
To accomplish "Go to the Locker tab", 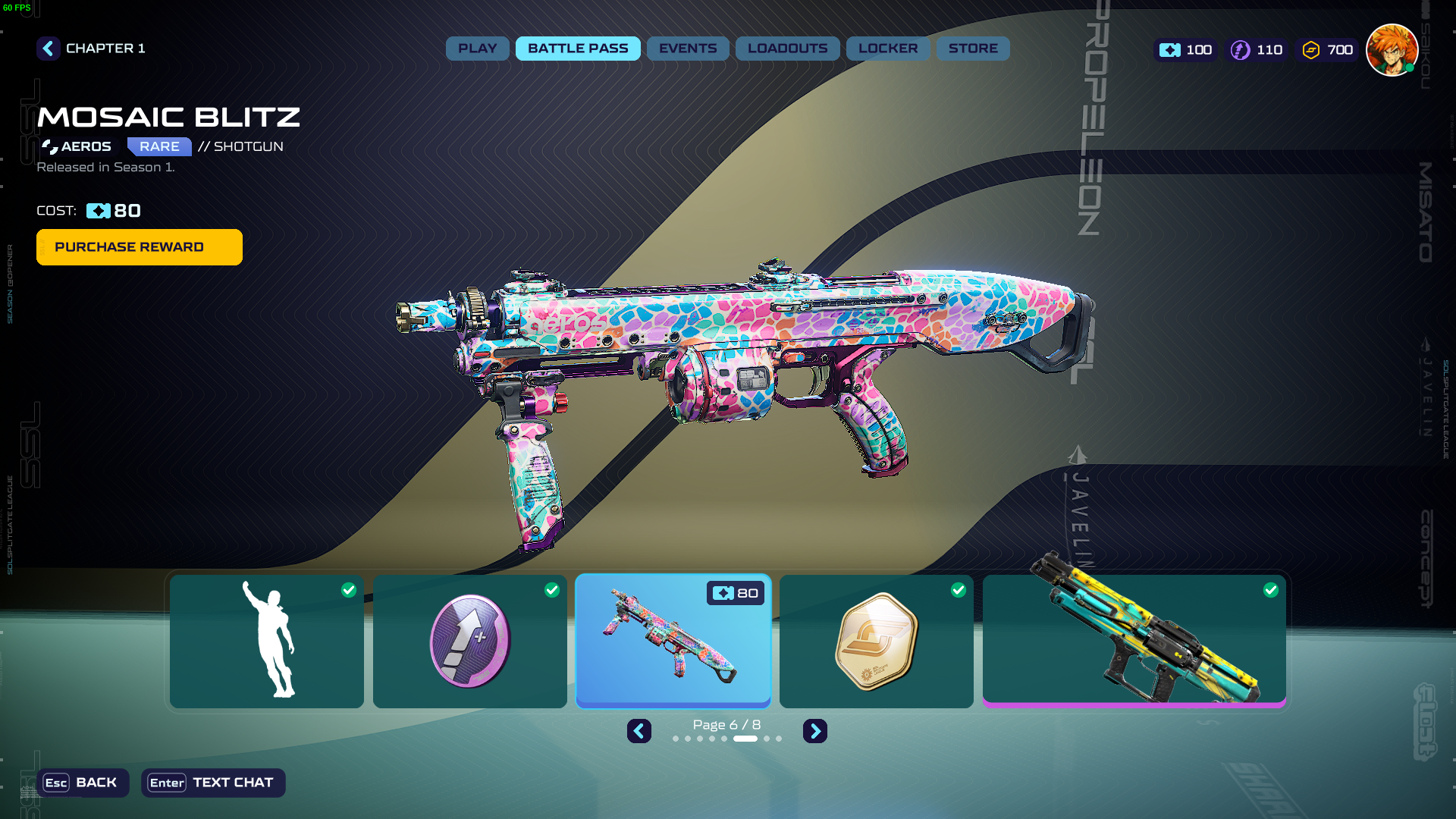I will coord(888,49).
